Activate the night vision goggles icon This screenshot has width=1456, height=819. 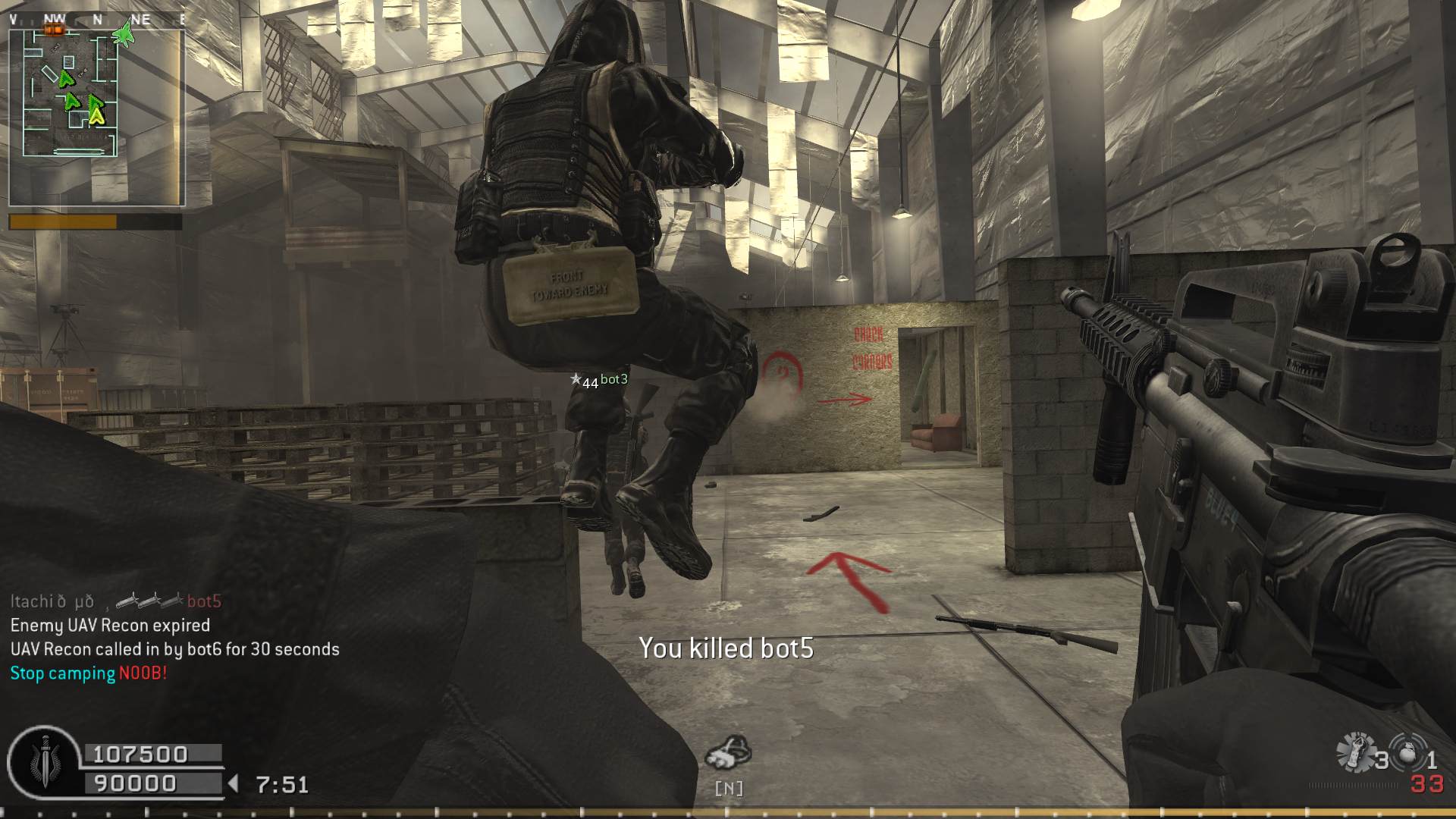[728, 752]
